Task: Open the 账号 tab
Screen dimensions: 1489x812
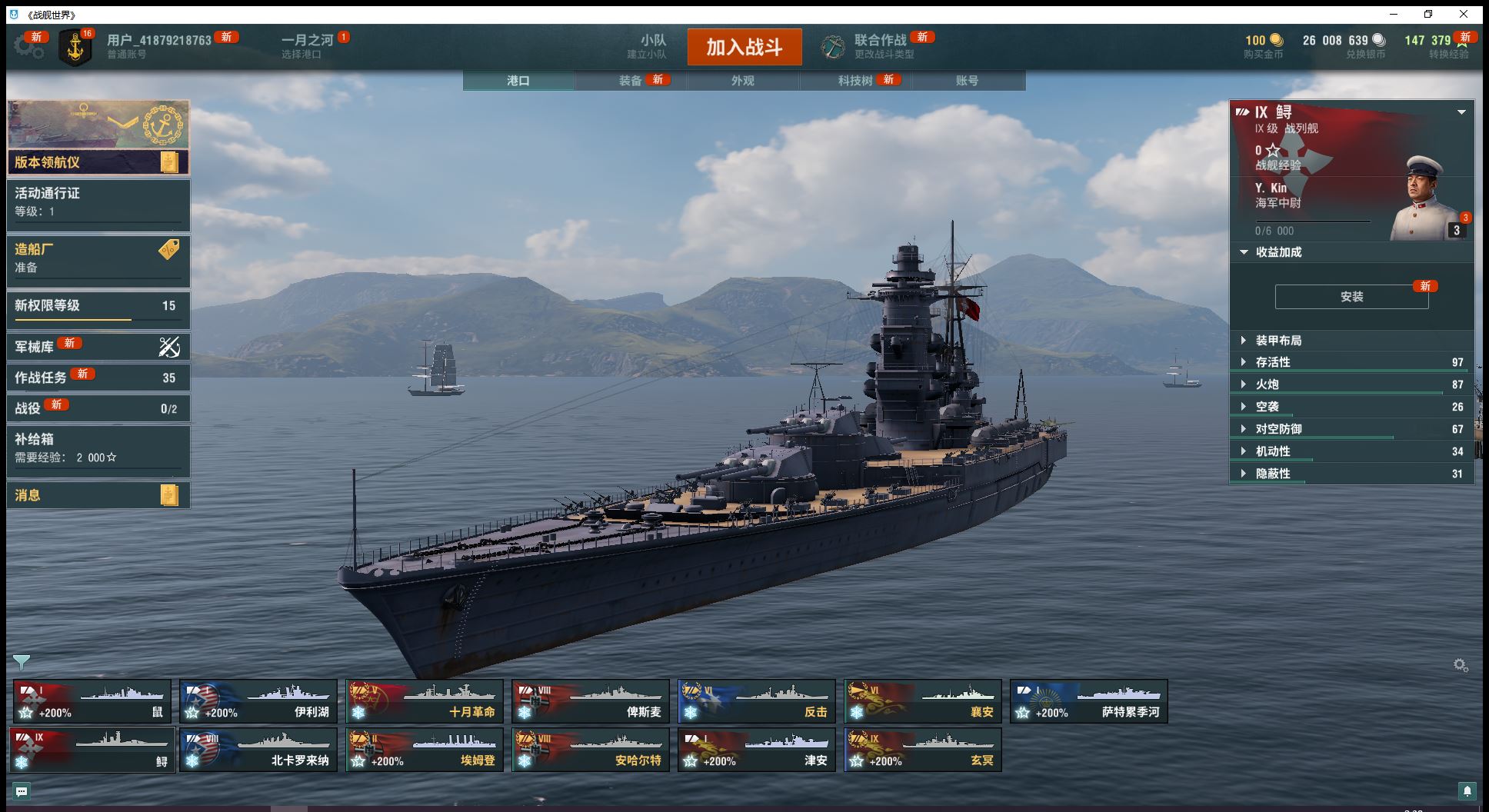Action: tap(967, 81)
